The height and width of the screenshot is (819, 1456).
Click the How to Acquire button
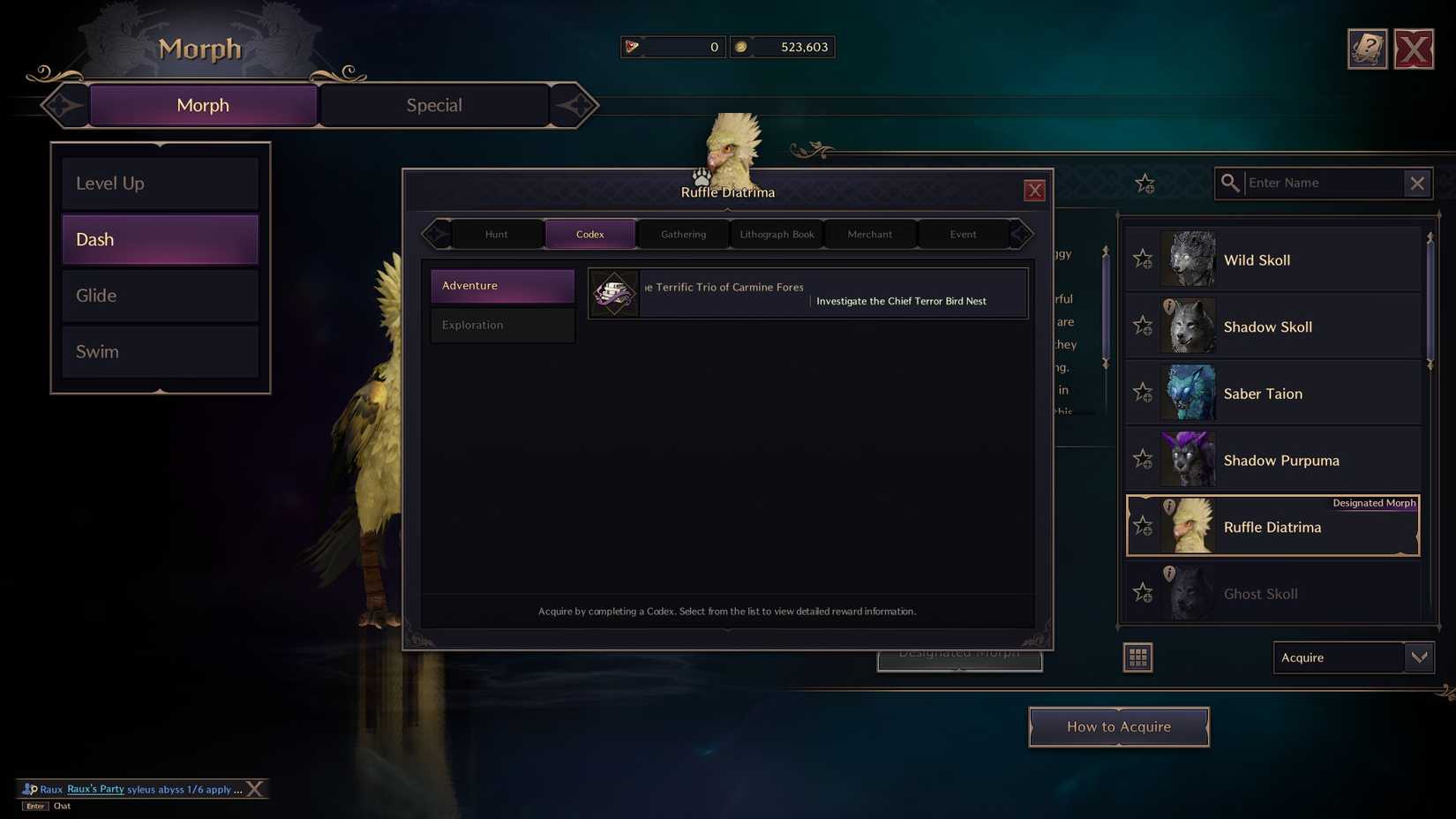pyautogui.click(x=1119, y=726)
